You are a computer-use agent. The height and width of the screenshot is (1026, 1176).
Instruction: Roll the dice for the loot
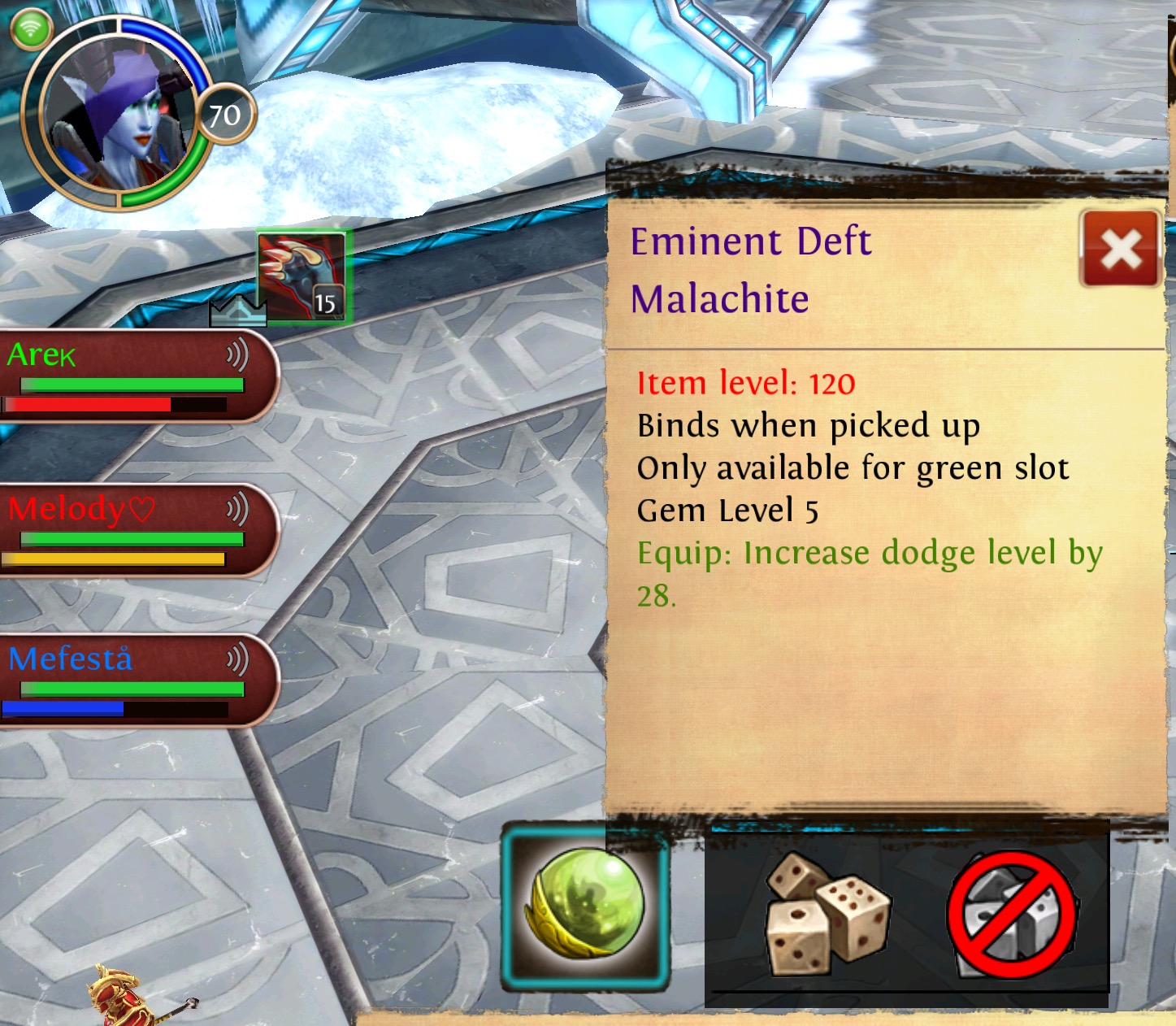826,915
